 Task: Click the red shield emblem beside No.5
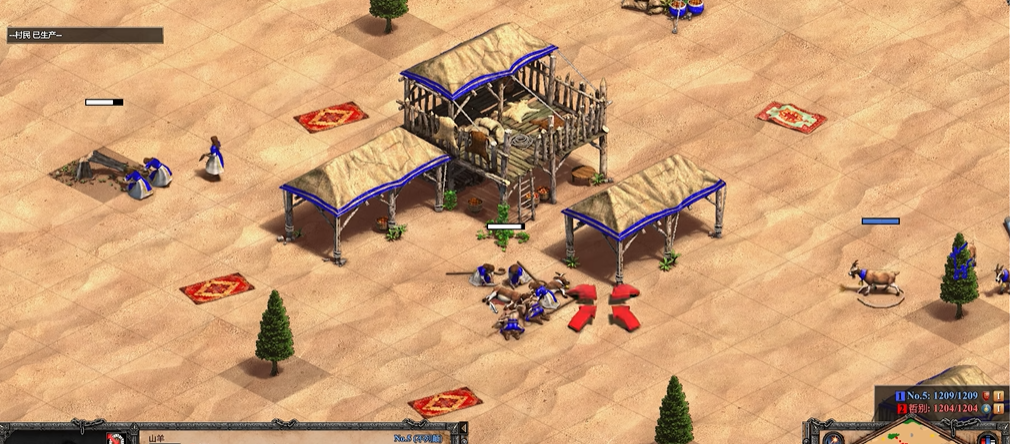[984, 395]
